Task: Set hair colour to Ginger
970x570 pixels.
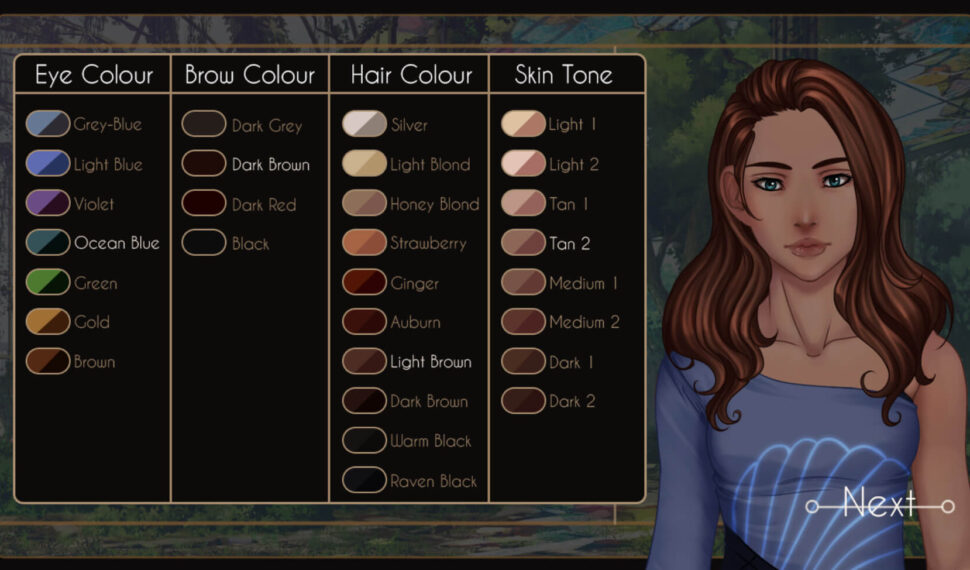Action: click(x=364, y=283)
